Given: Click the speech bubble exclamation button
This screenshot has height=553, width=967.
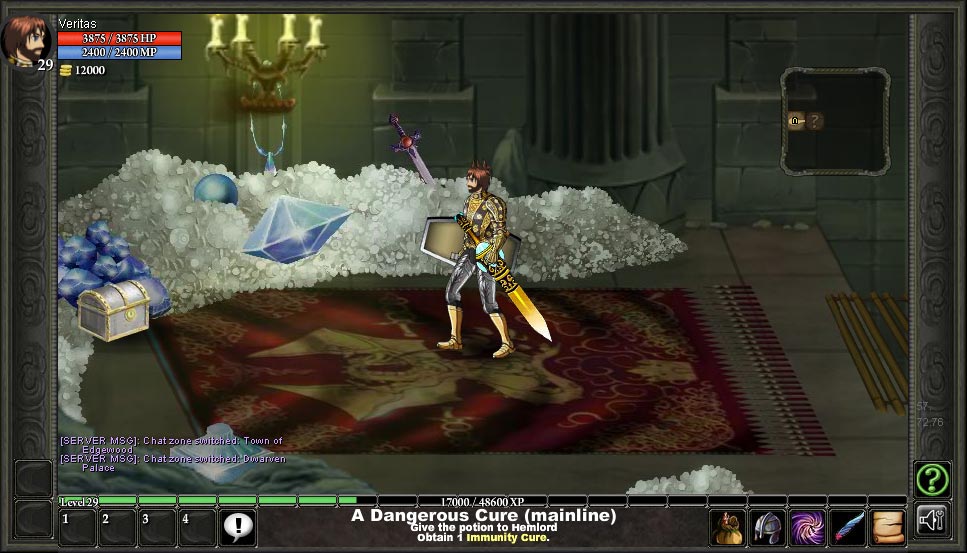Looking at the screenshot, I should click(238, 526).
